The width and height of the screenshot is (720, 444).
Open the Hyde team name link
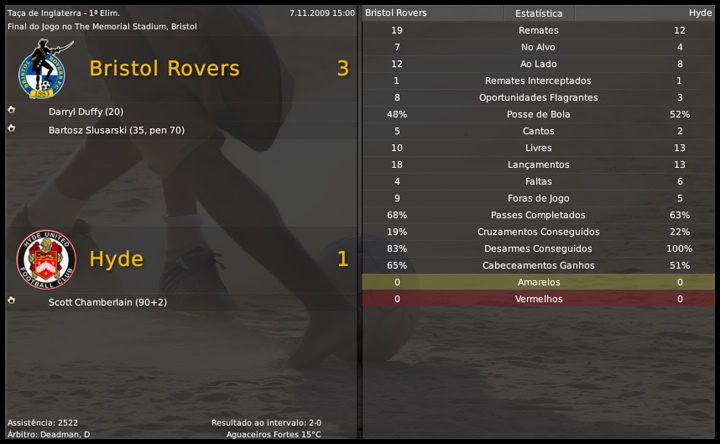click(x=116, y=259)
